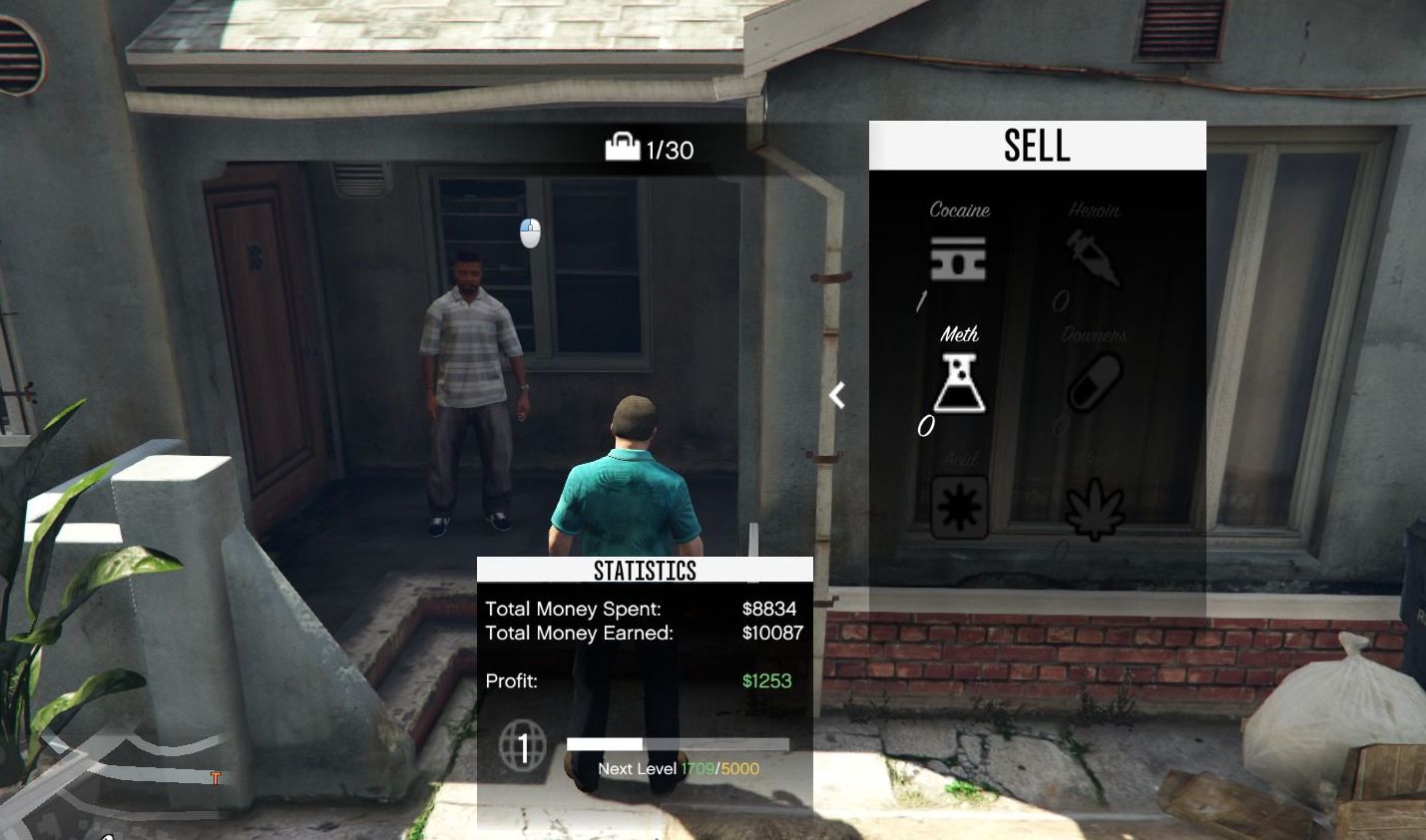This screenshot has width=1426, height=840.
Task: Click the bag capacity icon
Action: click(x=622, y=148)
